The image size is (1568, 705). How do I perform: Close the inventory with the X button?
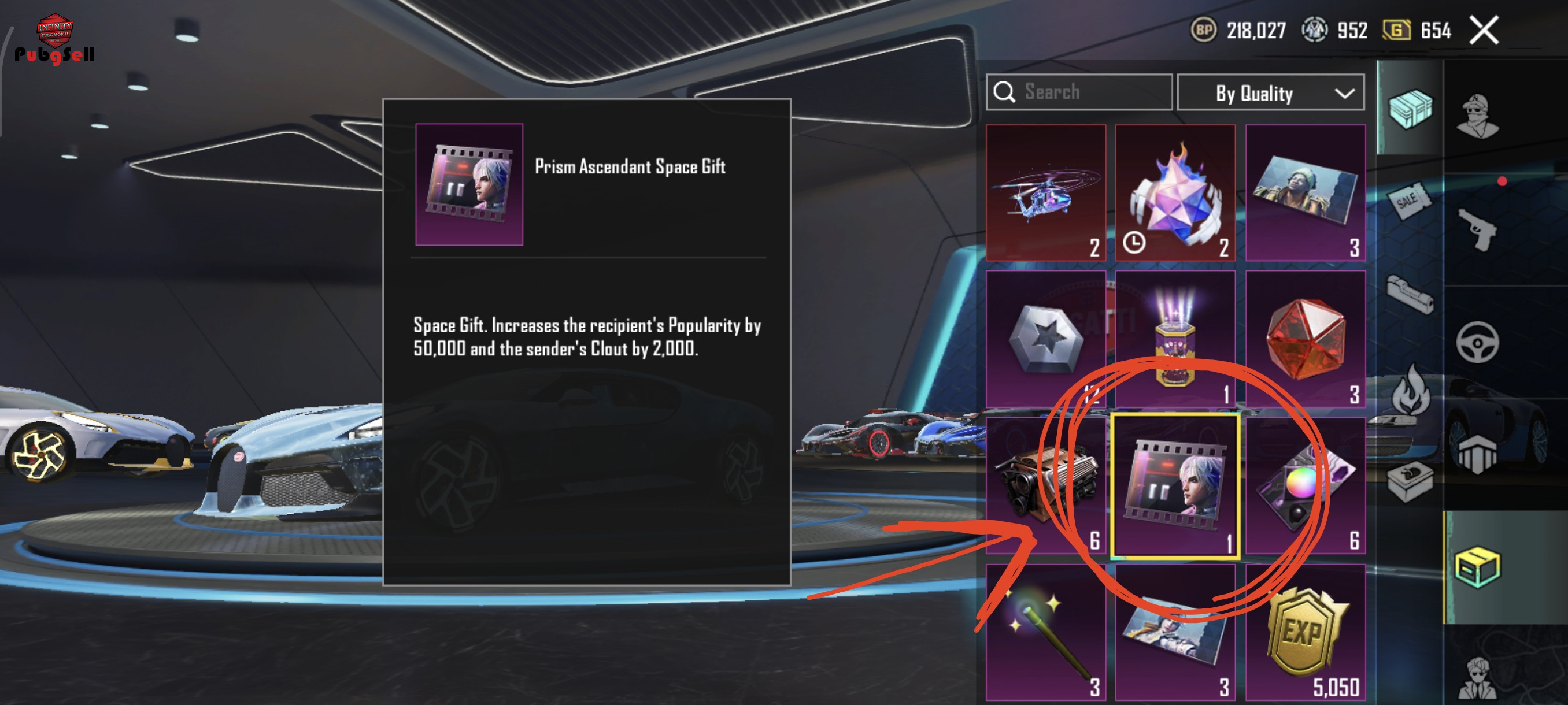(1484, 31)
